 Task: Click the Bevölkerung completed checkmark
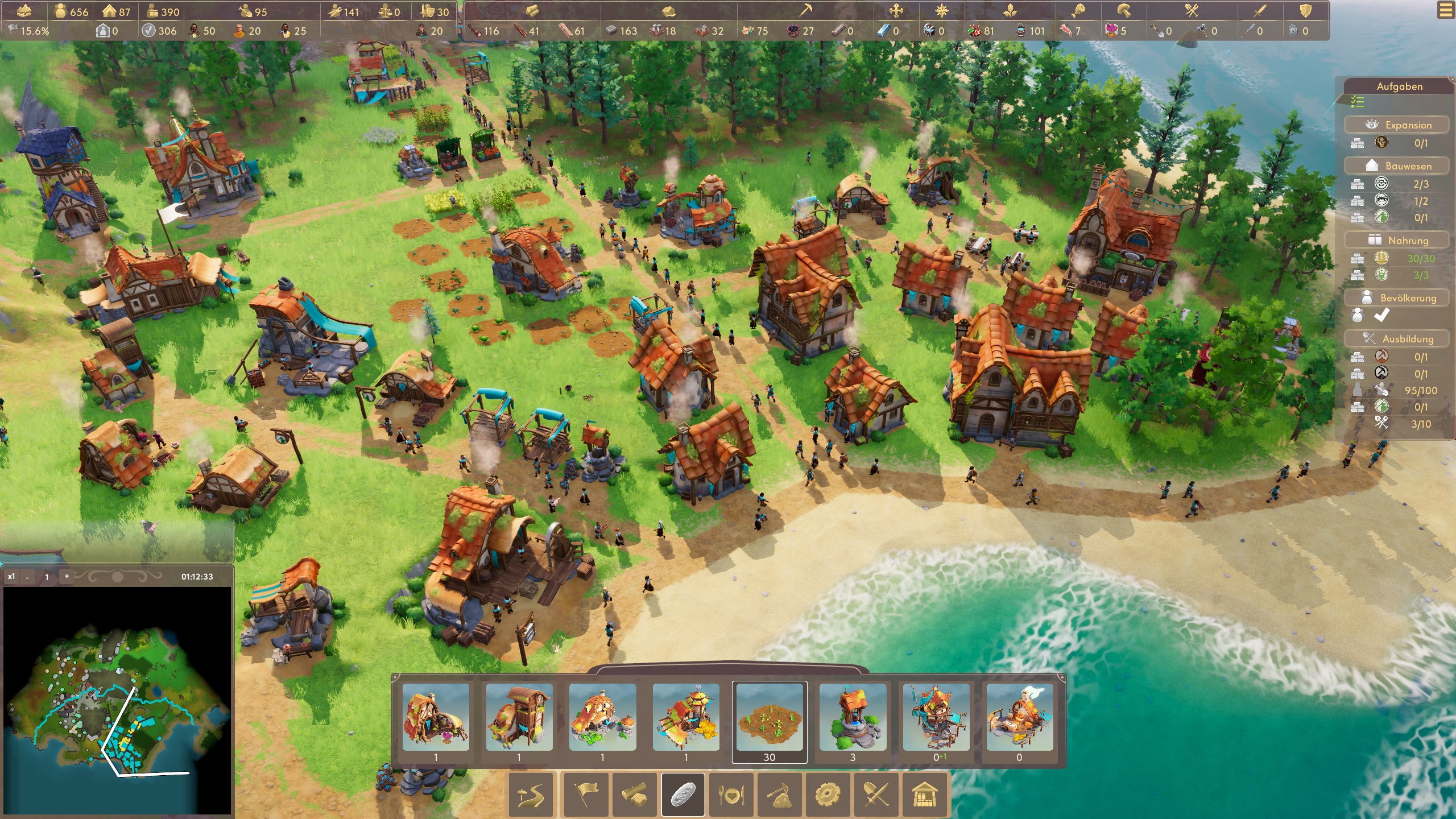(x=1382, y=316)
